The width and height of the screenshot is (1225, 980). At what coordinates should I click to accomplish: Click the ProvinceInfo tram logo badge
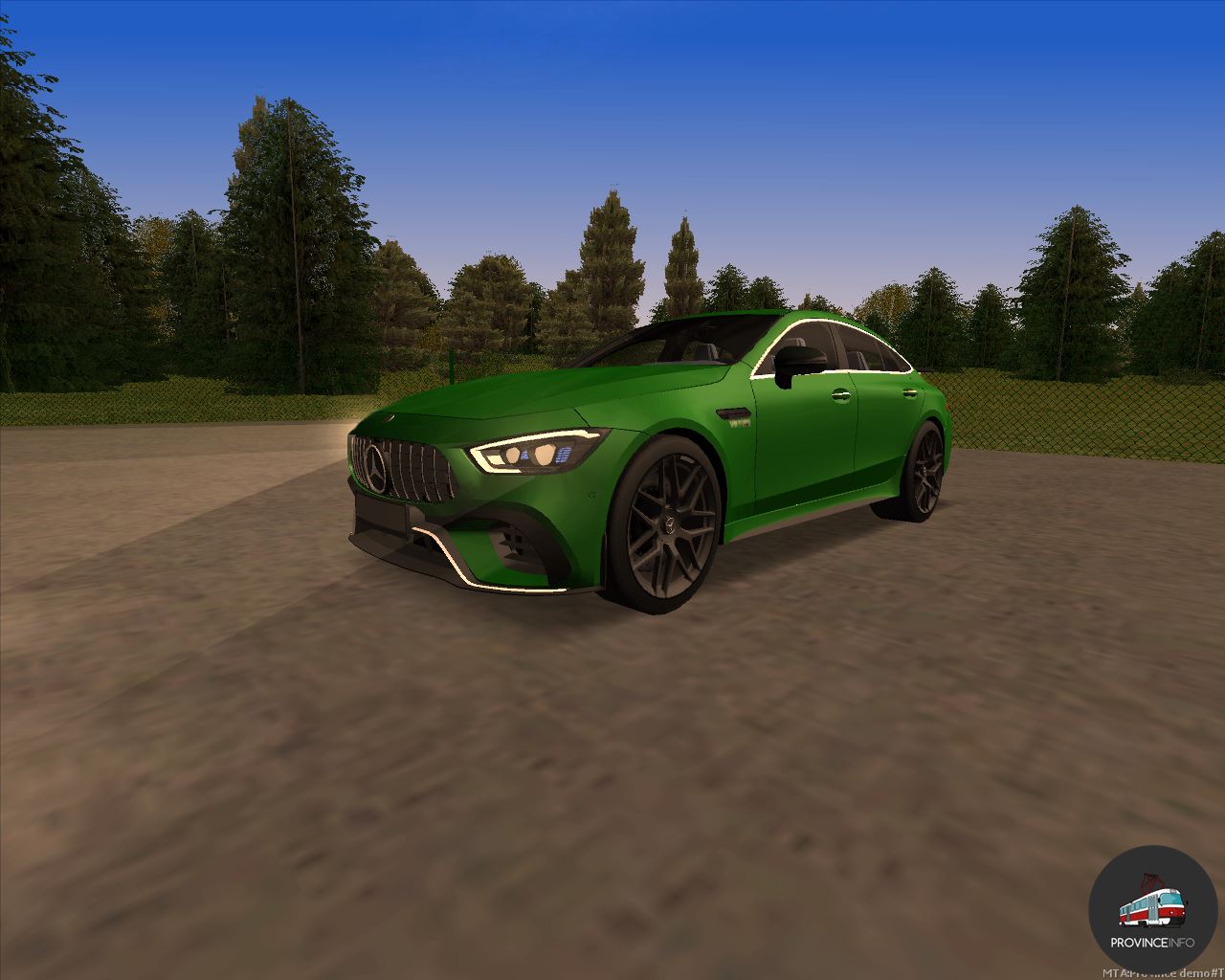[1152, 909]
